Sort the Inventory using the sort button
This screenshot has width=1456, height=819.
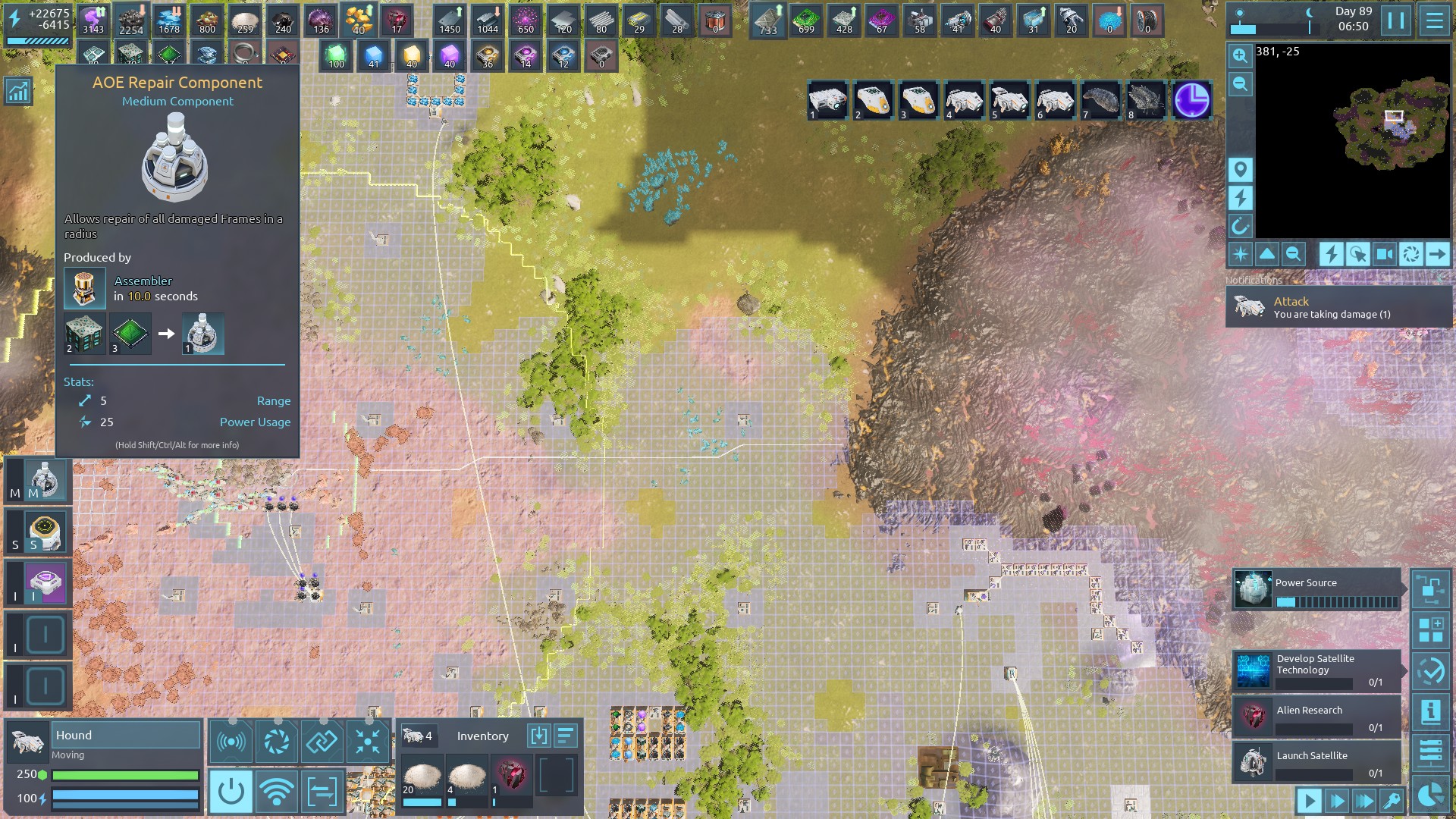(x=566, y=736)
